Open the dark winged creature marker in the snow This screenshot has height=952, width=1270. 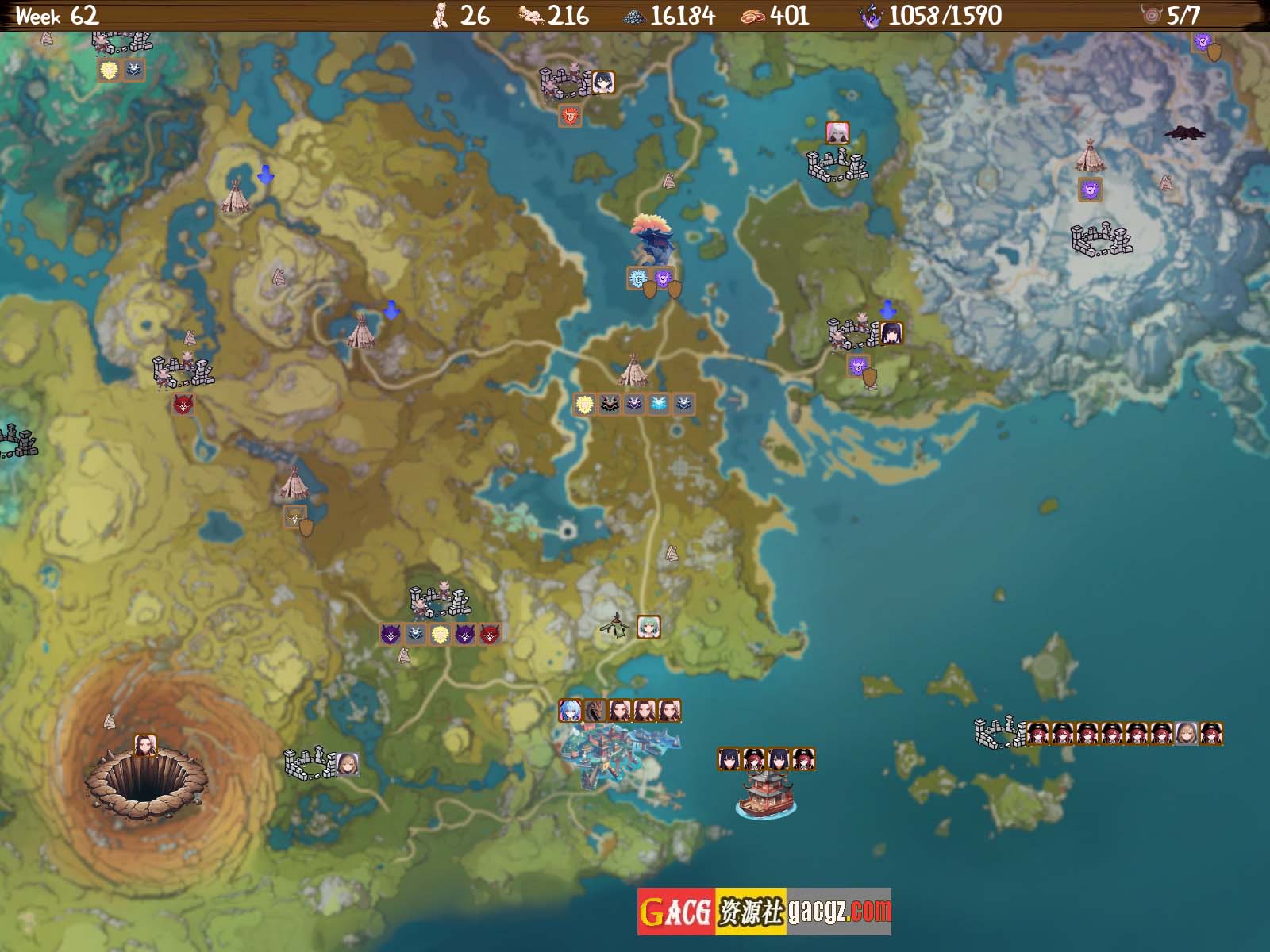coord(1184,132)
